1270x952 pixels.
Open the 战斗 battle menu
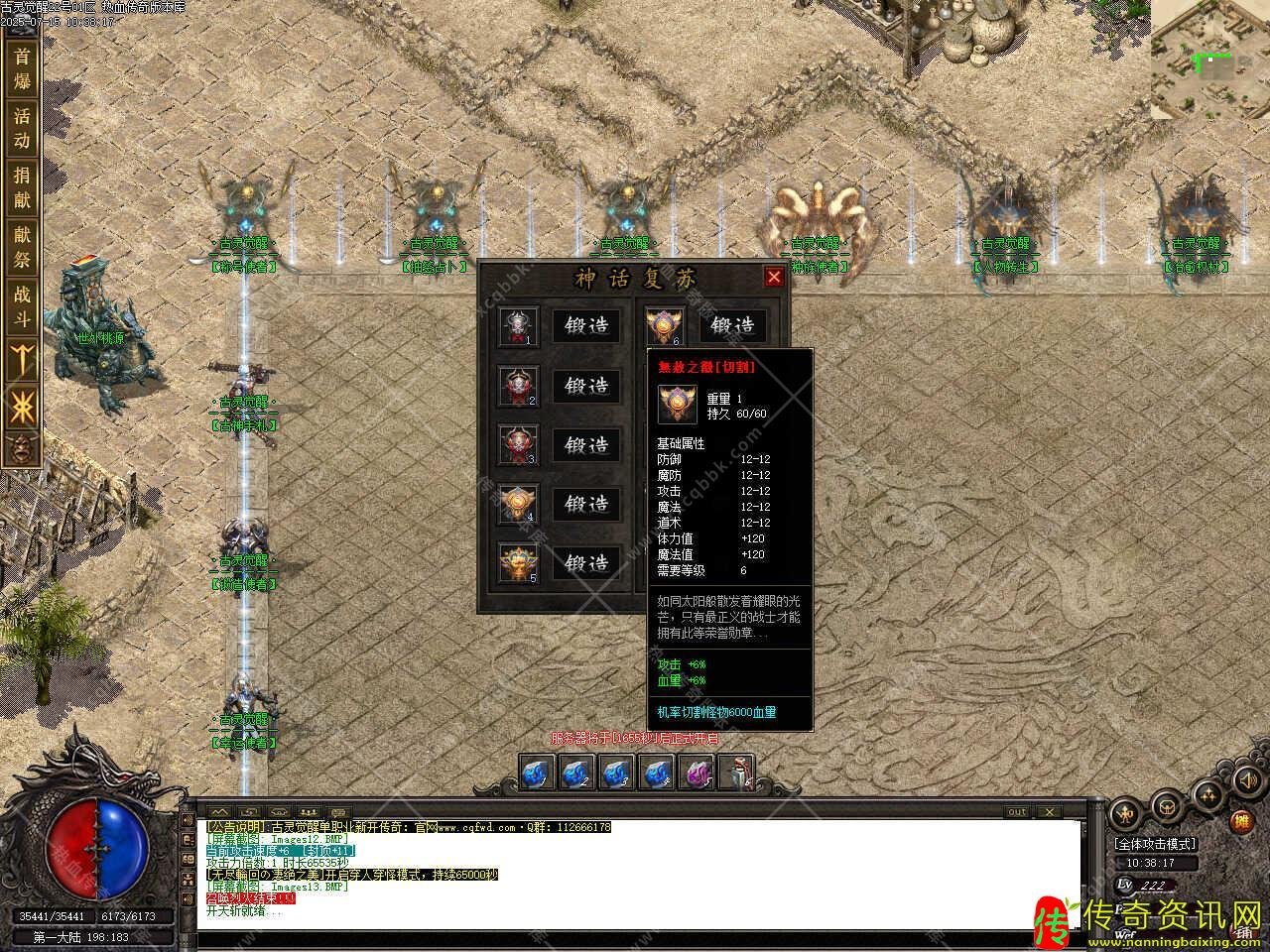click(22, 306)
